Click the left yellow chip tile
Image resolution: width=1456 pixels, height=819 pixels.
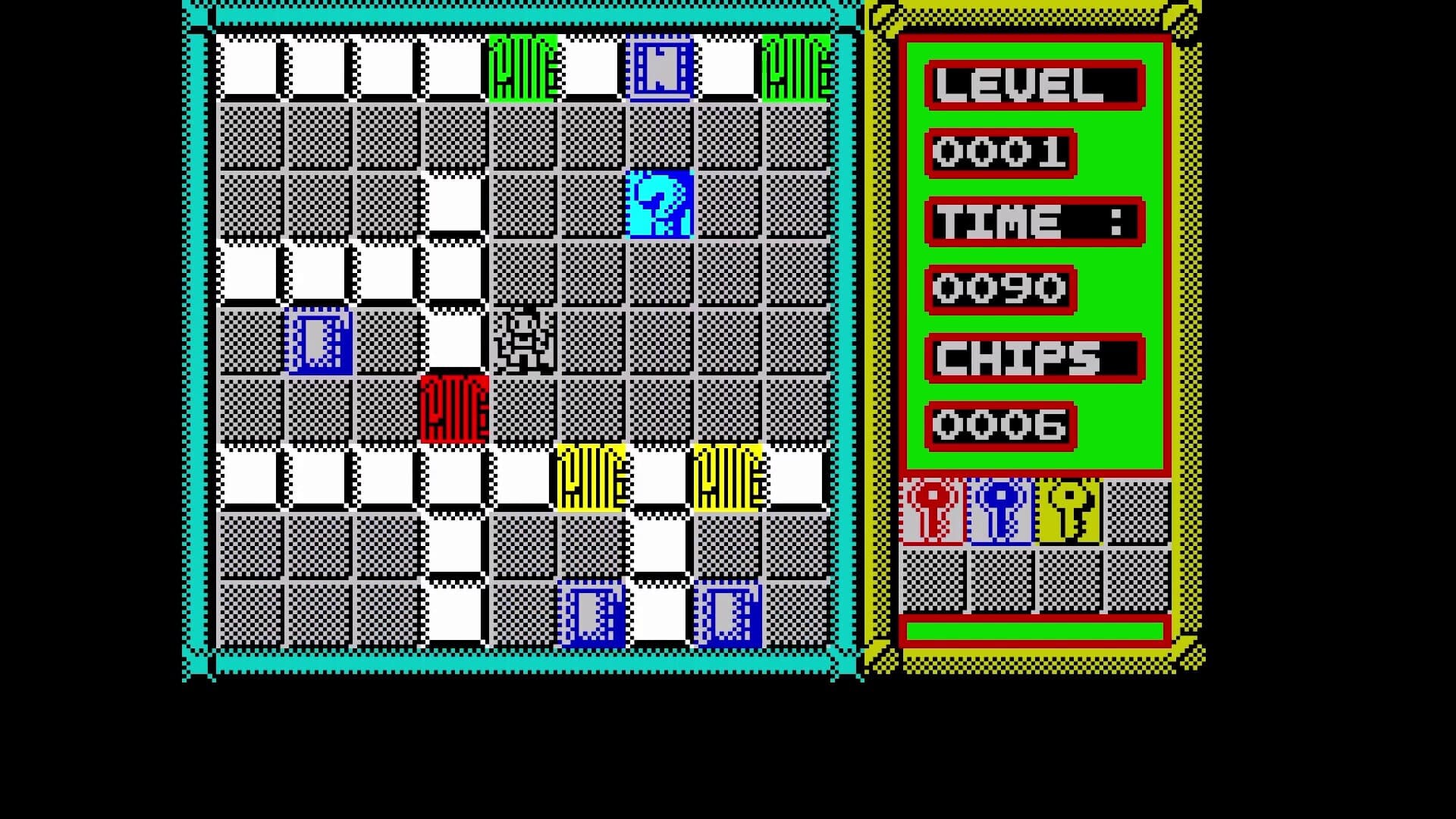click(591, 478)
